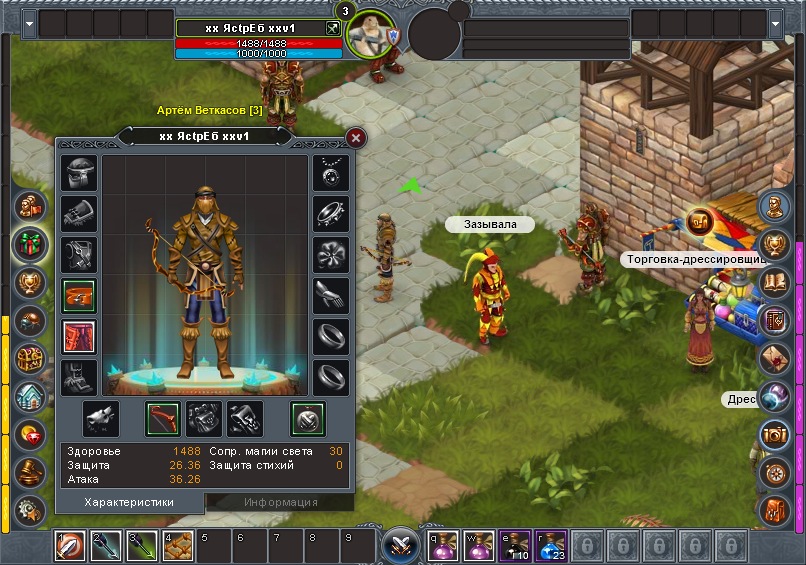Open the open-book journal icon
This screenshot has height=565, width=806.
pyautogui.click(x=776, y=283)
